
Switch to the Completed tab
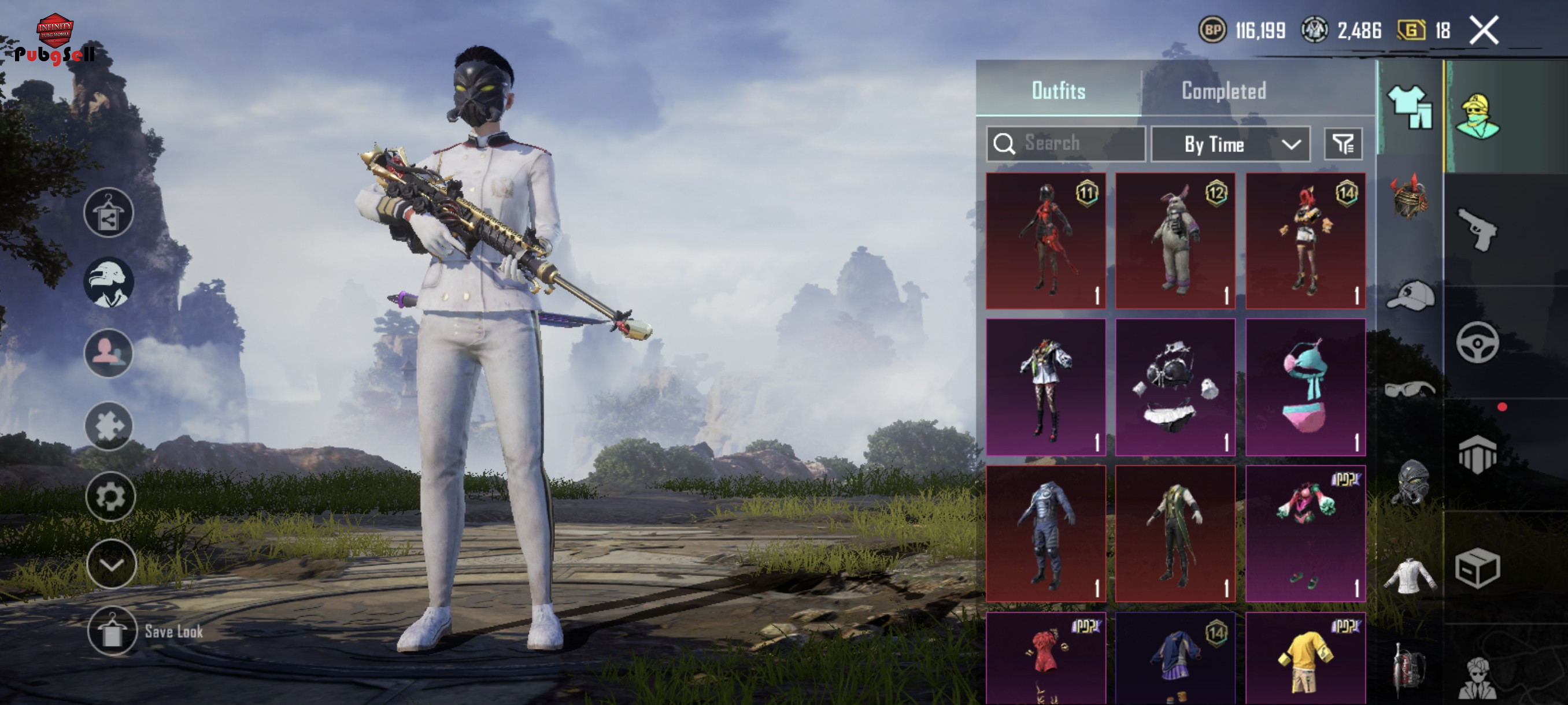click(1223, 91)
